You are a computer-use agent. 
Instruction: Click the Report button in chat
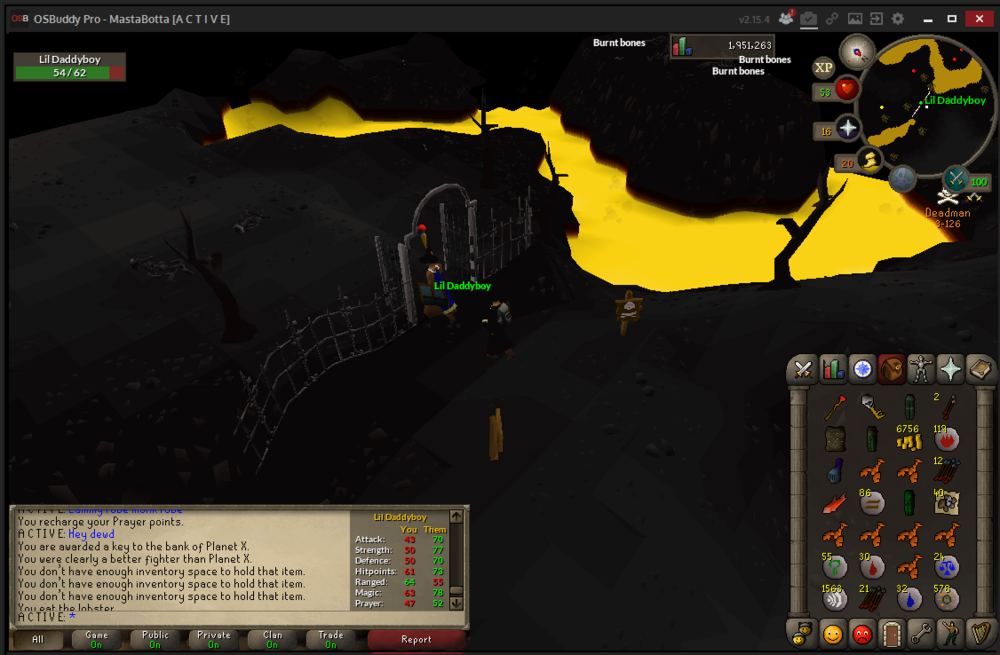[416, 639]
